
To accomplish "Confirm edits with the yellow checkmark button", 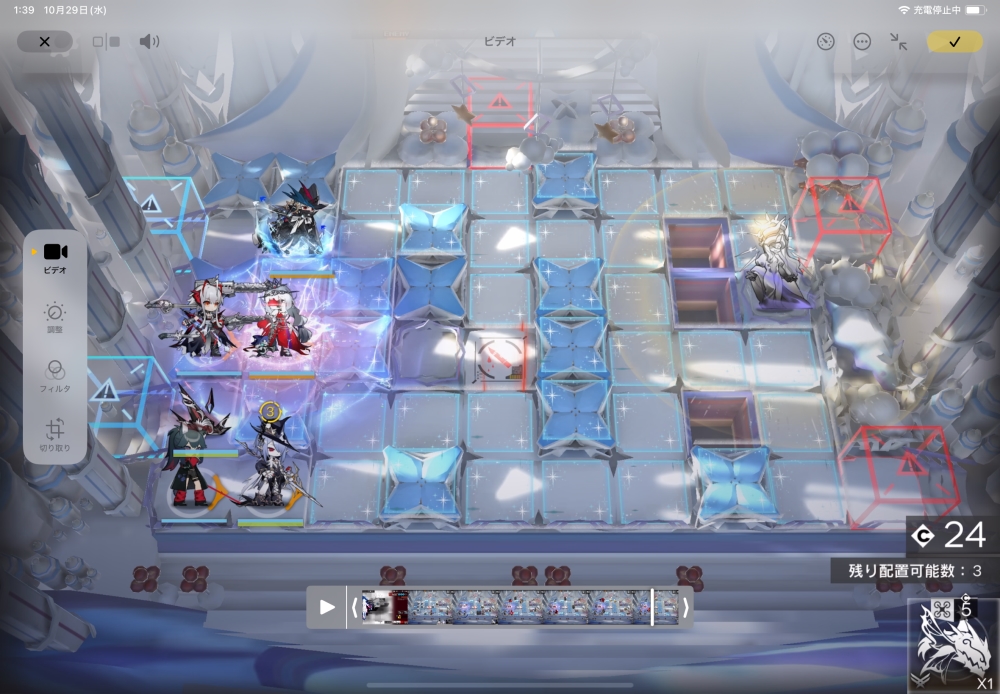I will [954, 42].
